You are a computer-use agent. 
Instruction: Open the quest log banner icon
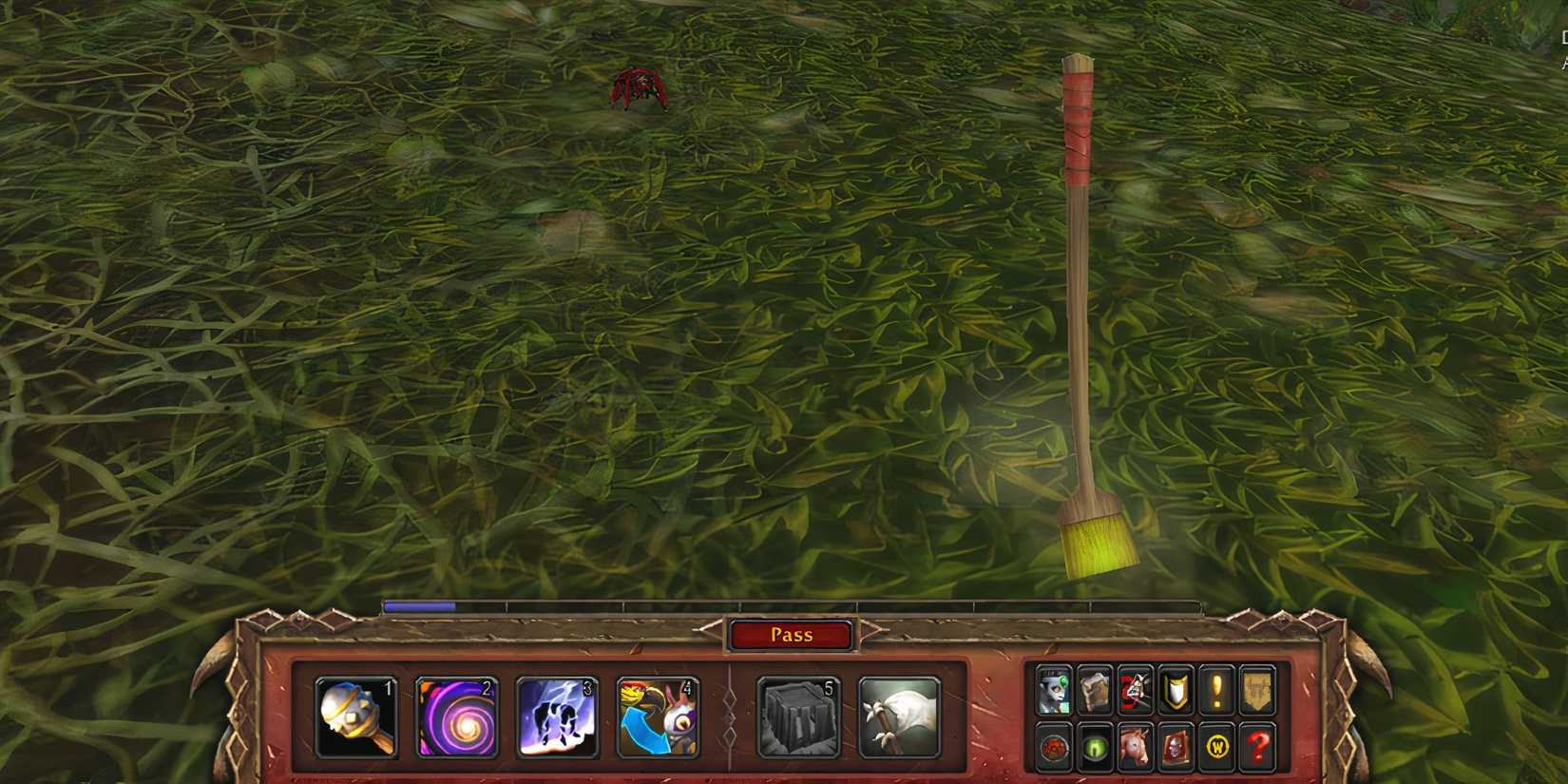pos(1257,689)
